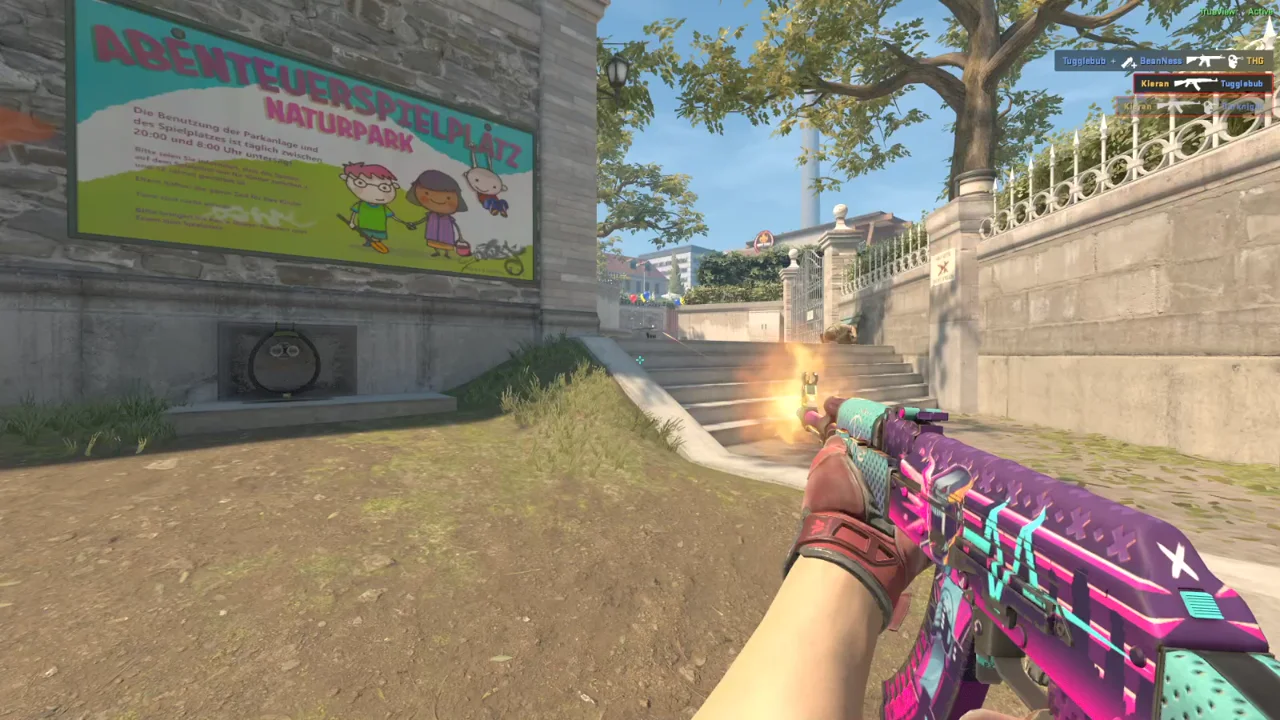Screen dimensions: 1280x720
Task: Click the TrueView Active indicator
Action: point(1239,12)
